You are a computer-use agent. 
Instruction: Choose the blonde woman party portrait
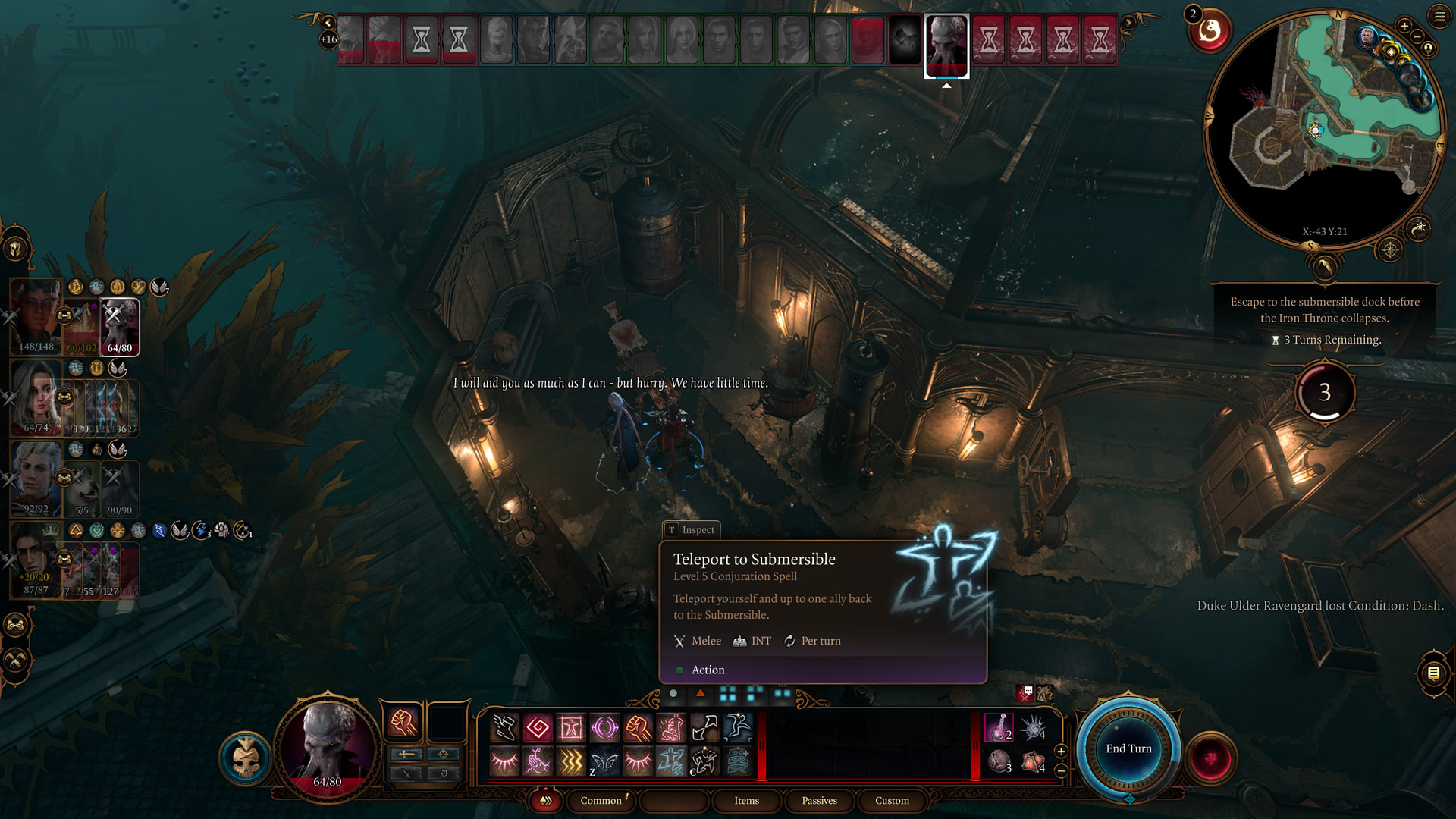tap(36, 396)
